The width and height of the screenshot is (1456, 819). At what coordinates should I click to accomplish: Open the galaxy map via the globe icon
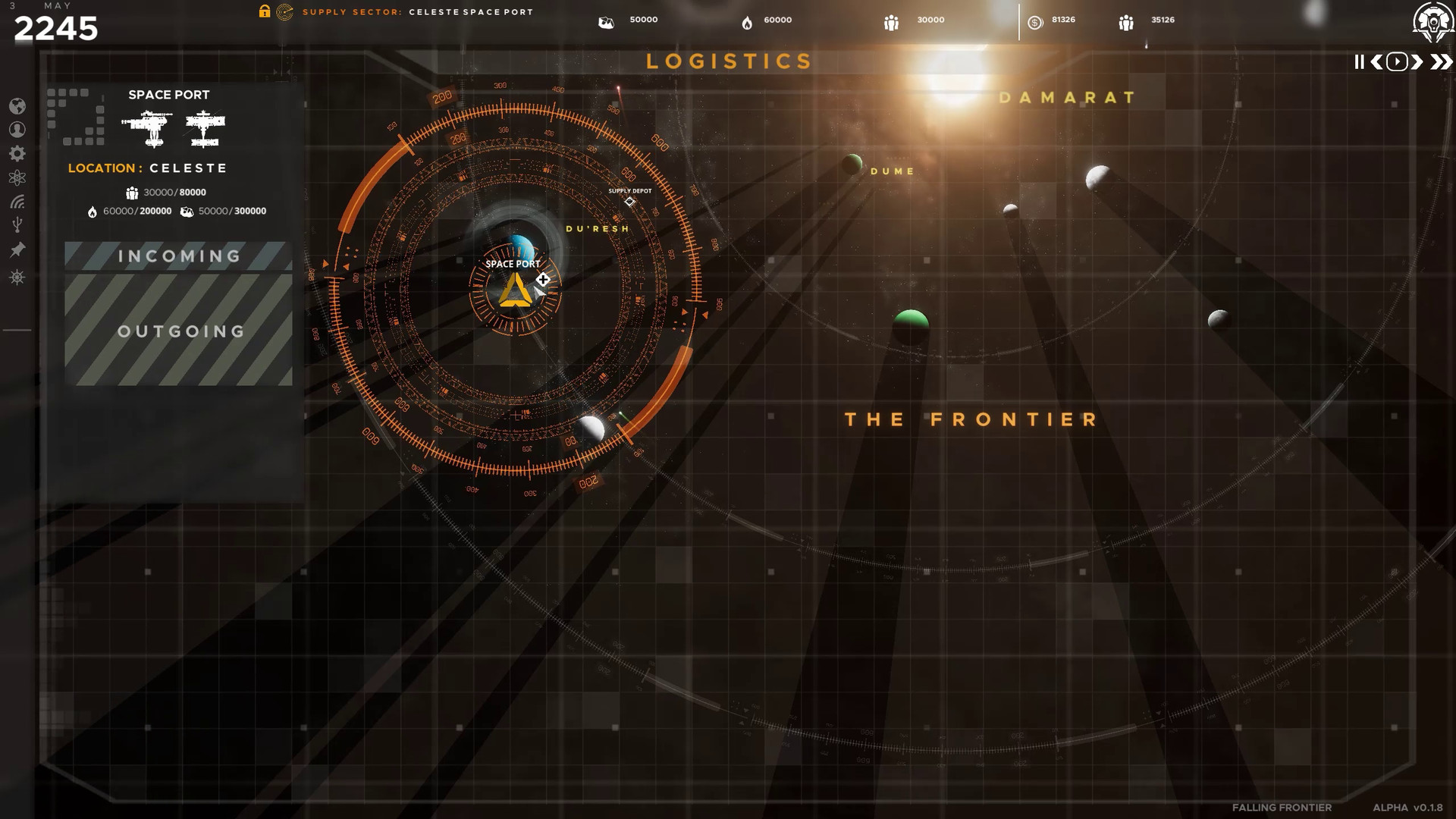tap(17, 108)
